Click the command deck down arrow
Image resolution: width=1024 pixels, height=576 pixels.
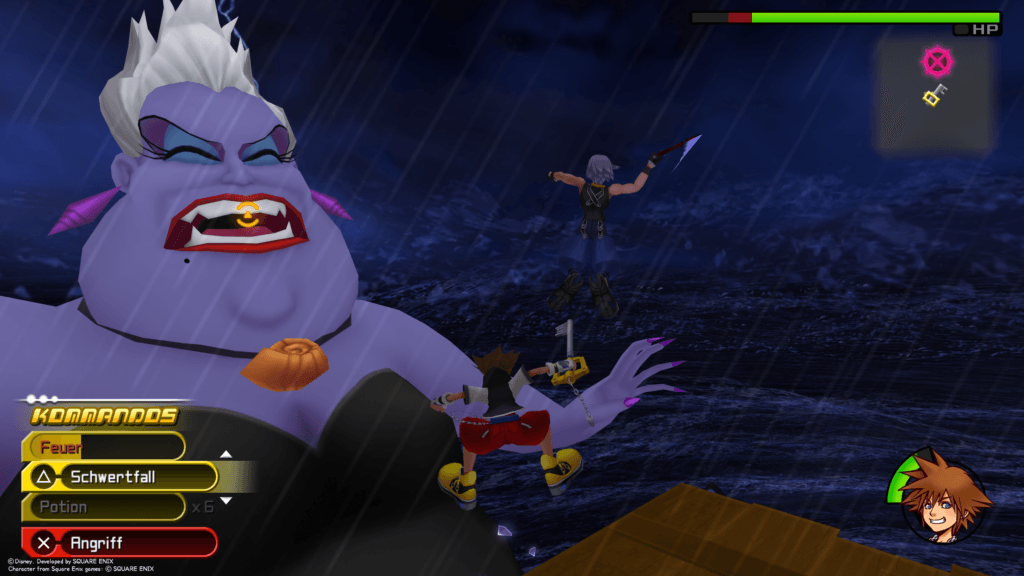[x=226, y=500]
